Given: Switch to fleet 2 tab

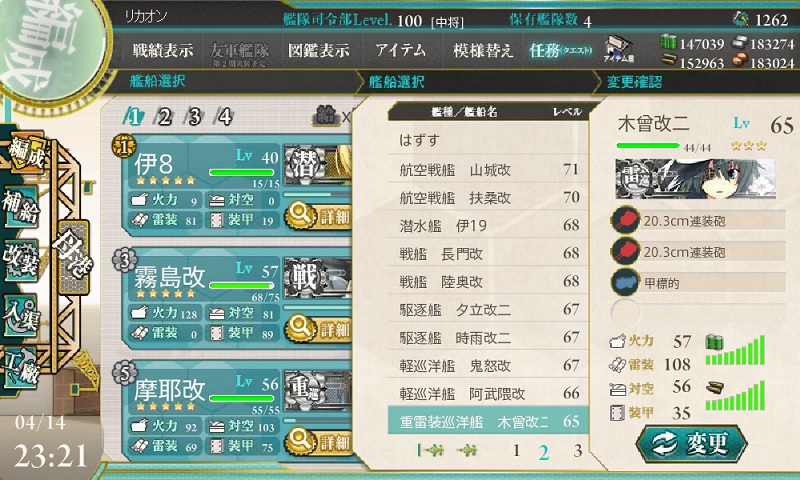Looking at the screenshot, I should 164,116.
